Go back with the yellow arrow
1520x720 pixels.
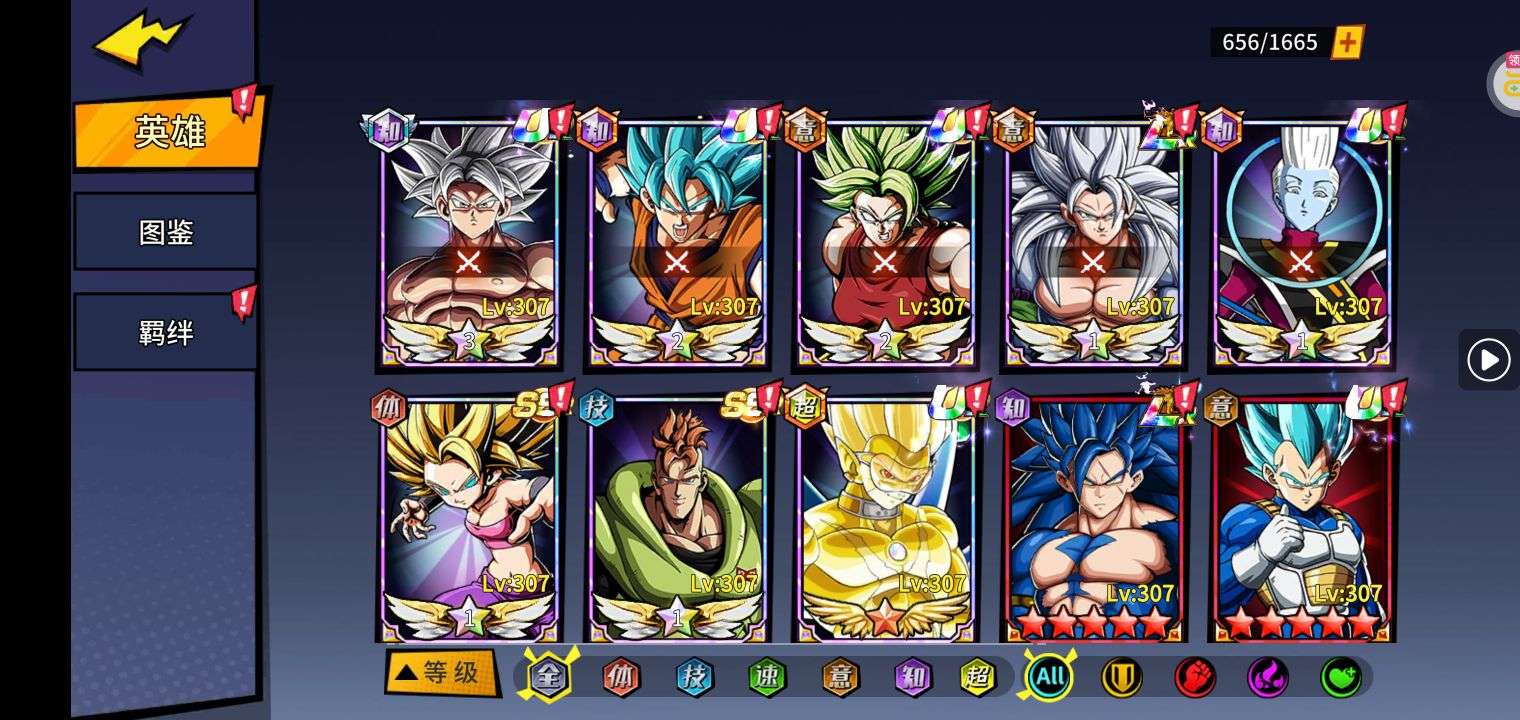pos(140,42)
